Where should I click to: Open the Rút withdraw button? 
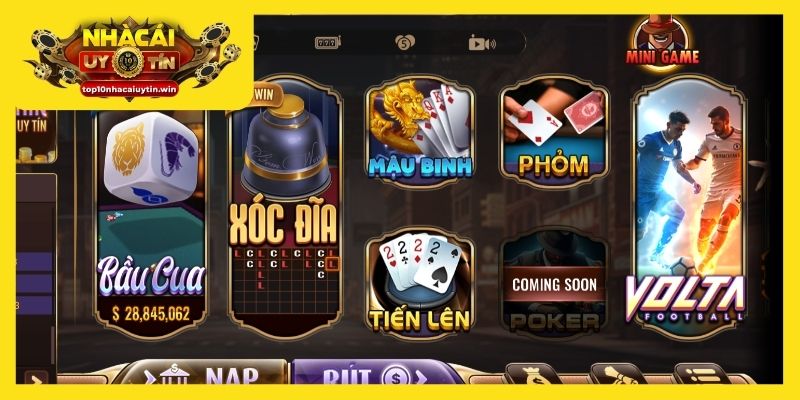(x=362, y=376)
